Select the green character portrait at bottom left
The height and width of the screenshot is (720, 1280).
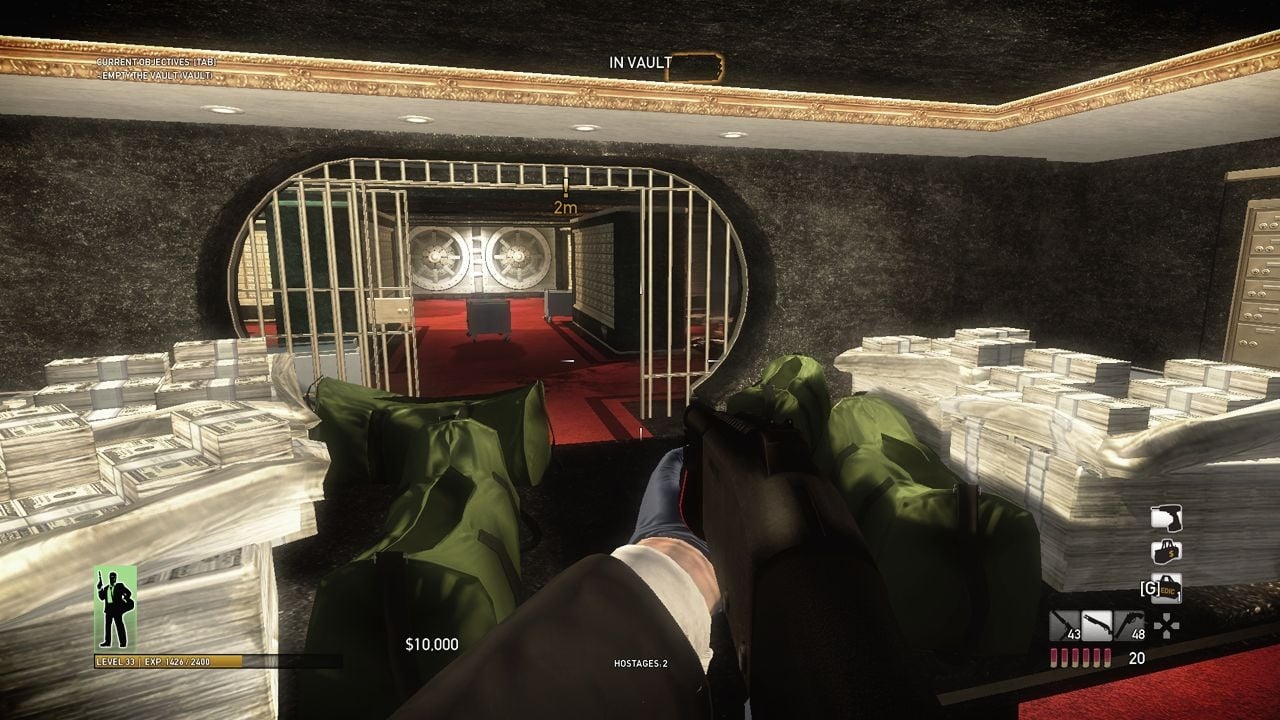[113, 610]
